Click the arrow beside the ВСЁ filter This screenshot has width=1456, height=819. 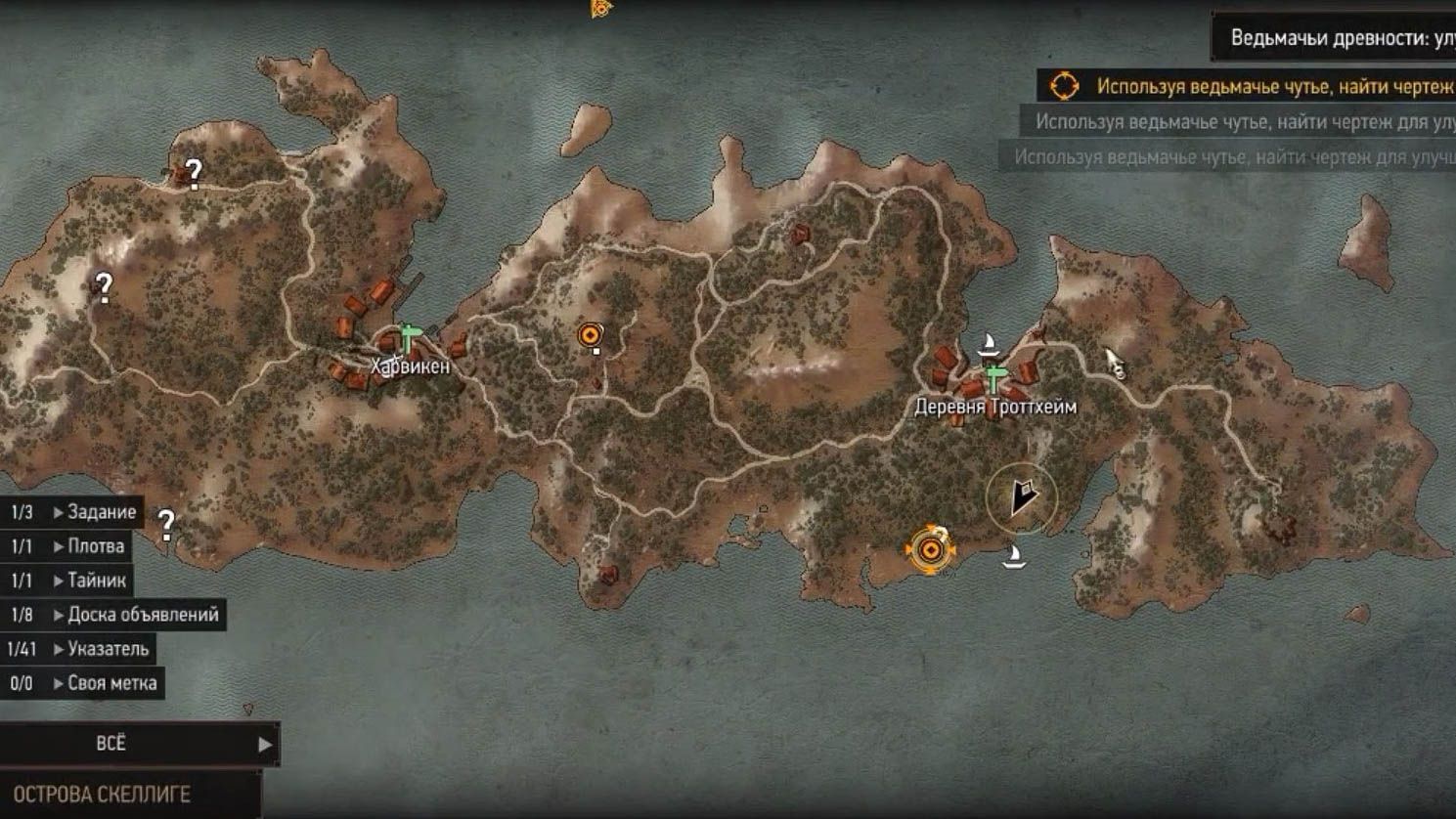pos(264,745)
